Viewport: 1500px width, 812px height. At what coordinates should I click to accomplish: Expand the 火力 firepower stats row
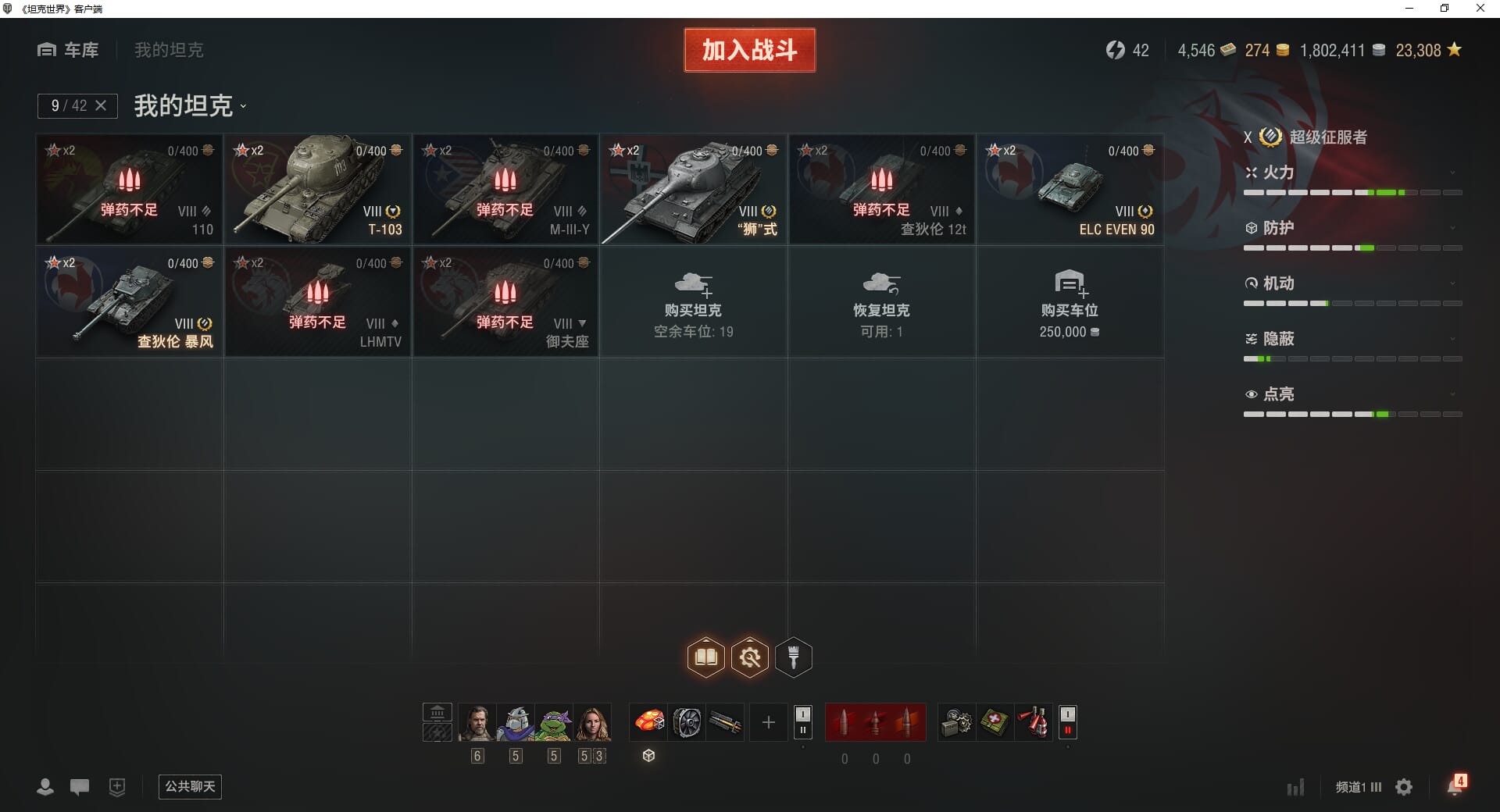point(1352,173)
